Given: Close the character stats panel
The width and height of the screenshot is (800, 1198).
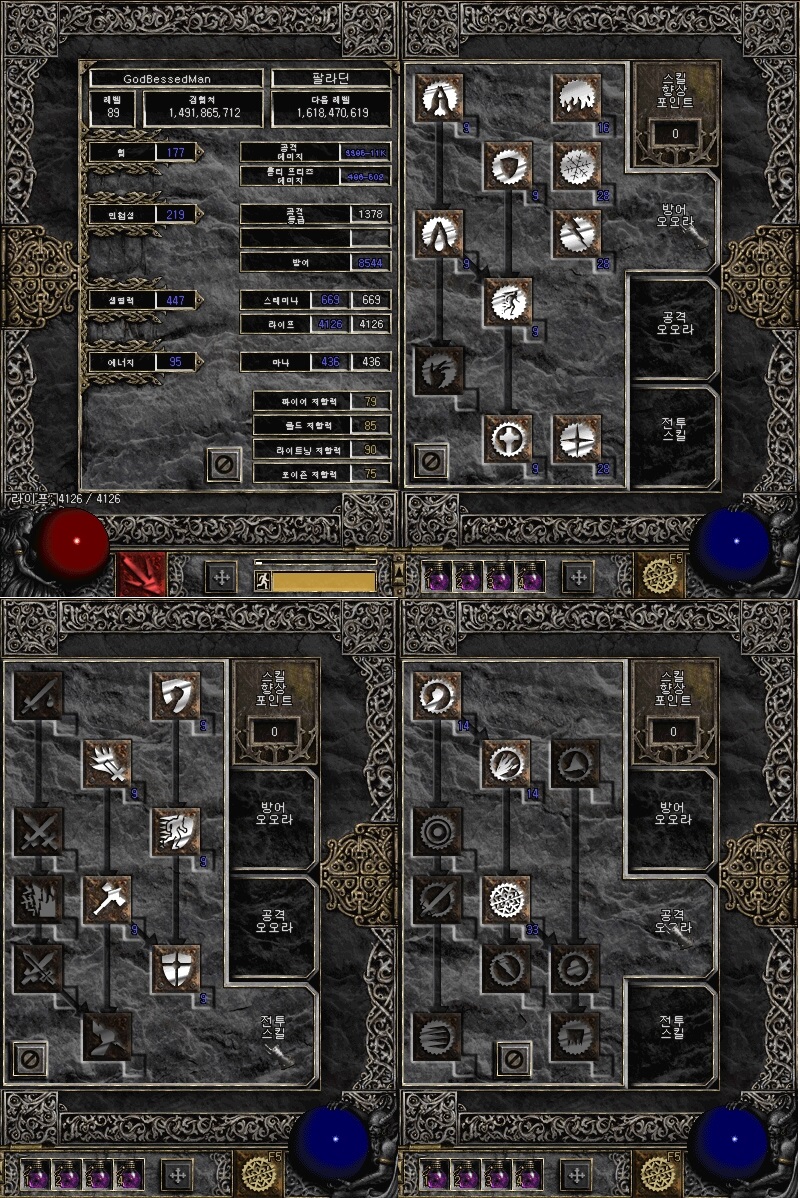Looking at the screenshot, I should click(x=224, y=463).
